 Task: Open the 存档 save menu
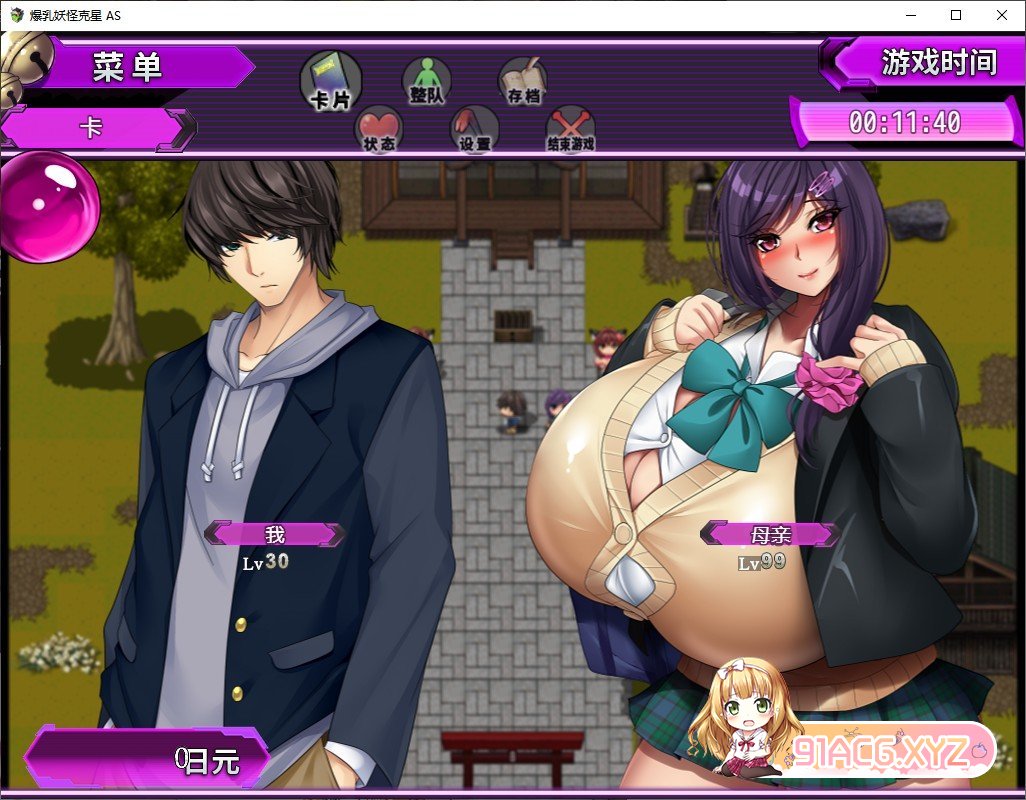coord(522,79)
